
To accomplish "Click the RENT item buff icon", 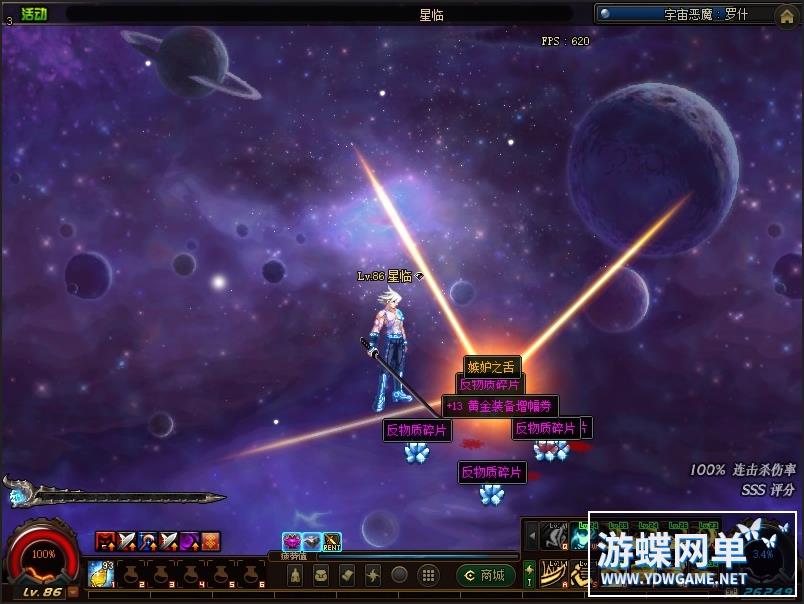I will (332, 542).
